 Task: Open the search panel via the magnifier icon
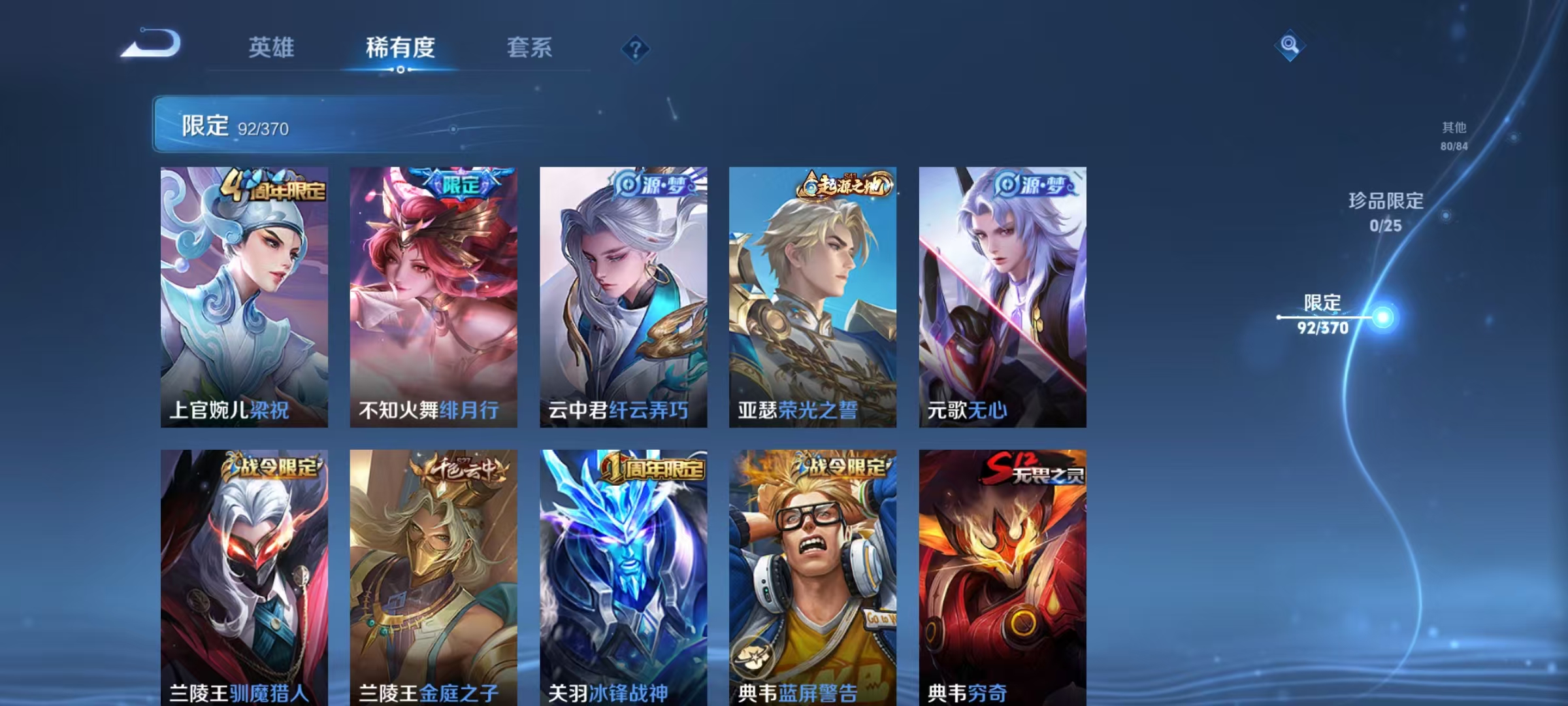pyautogui.click(x=1290, y=46)
